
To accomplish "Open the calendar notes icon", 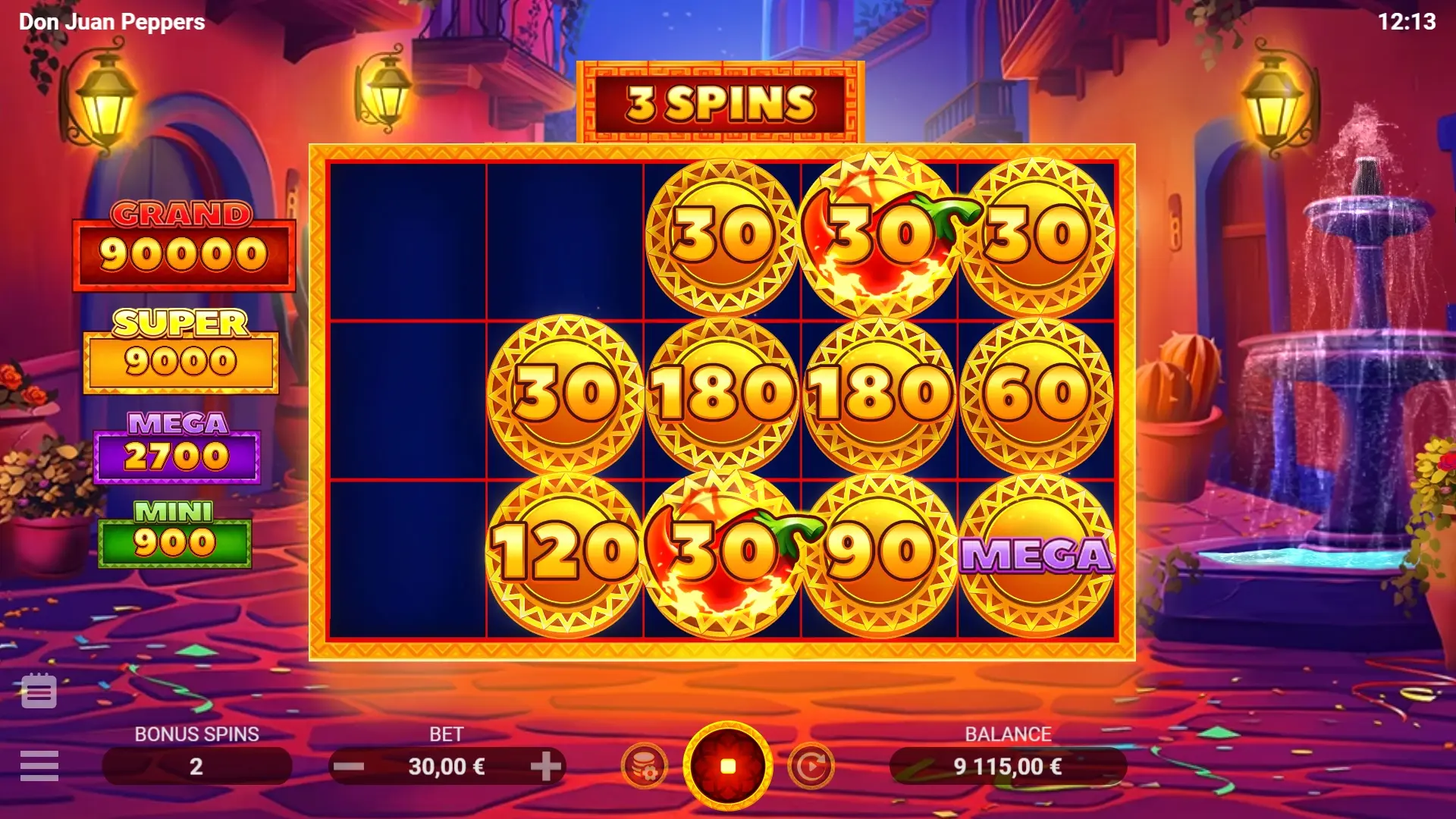I will pos(39,691).
